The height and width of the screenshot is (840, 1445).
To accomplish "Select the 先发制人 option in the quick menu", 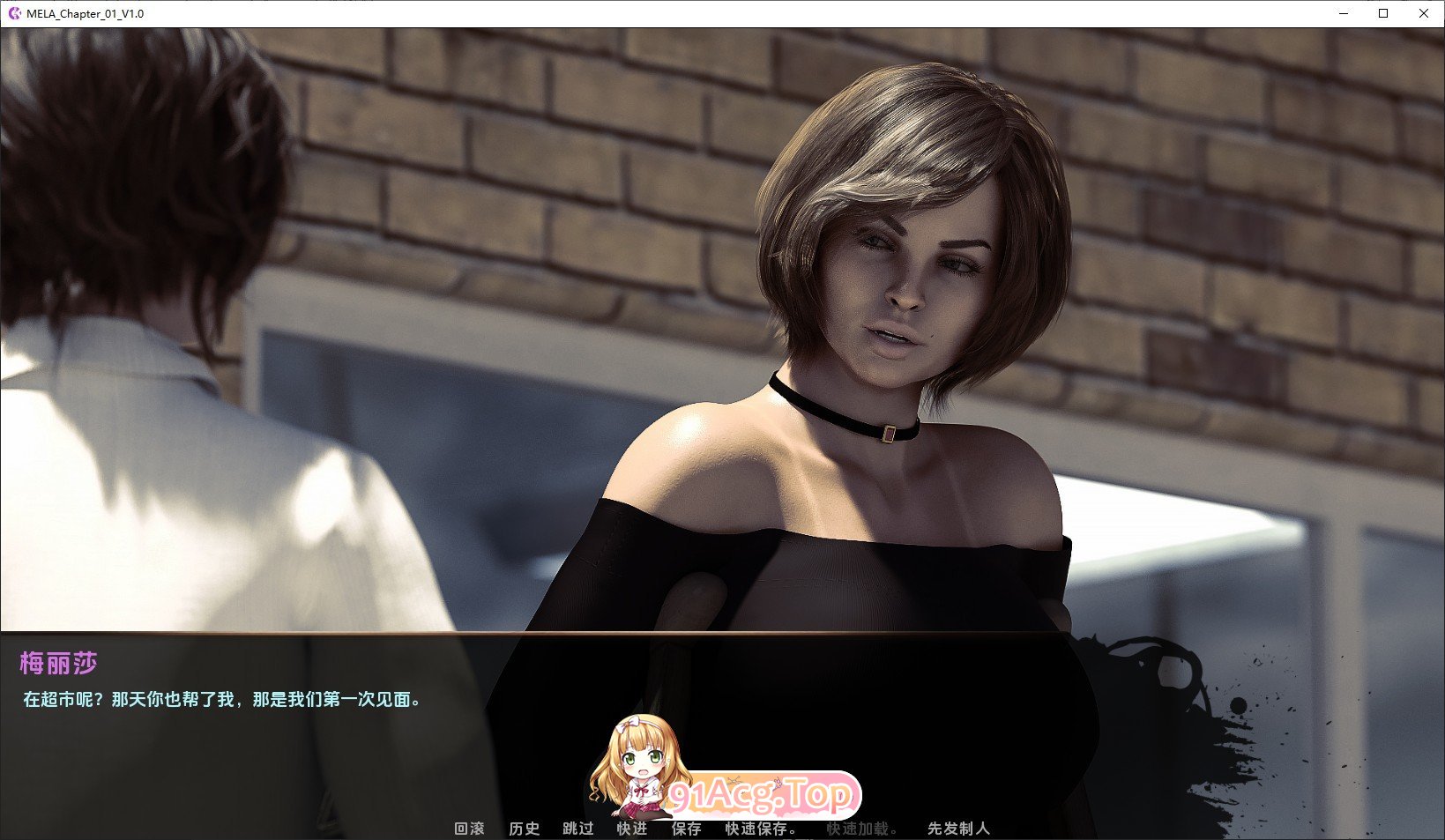I will (x=959, y=829).
